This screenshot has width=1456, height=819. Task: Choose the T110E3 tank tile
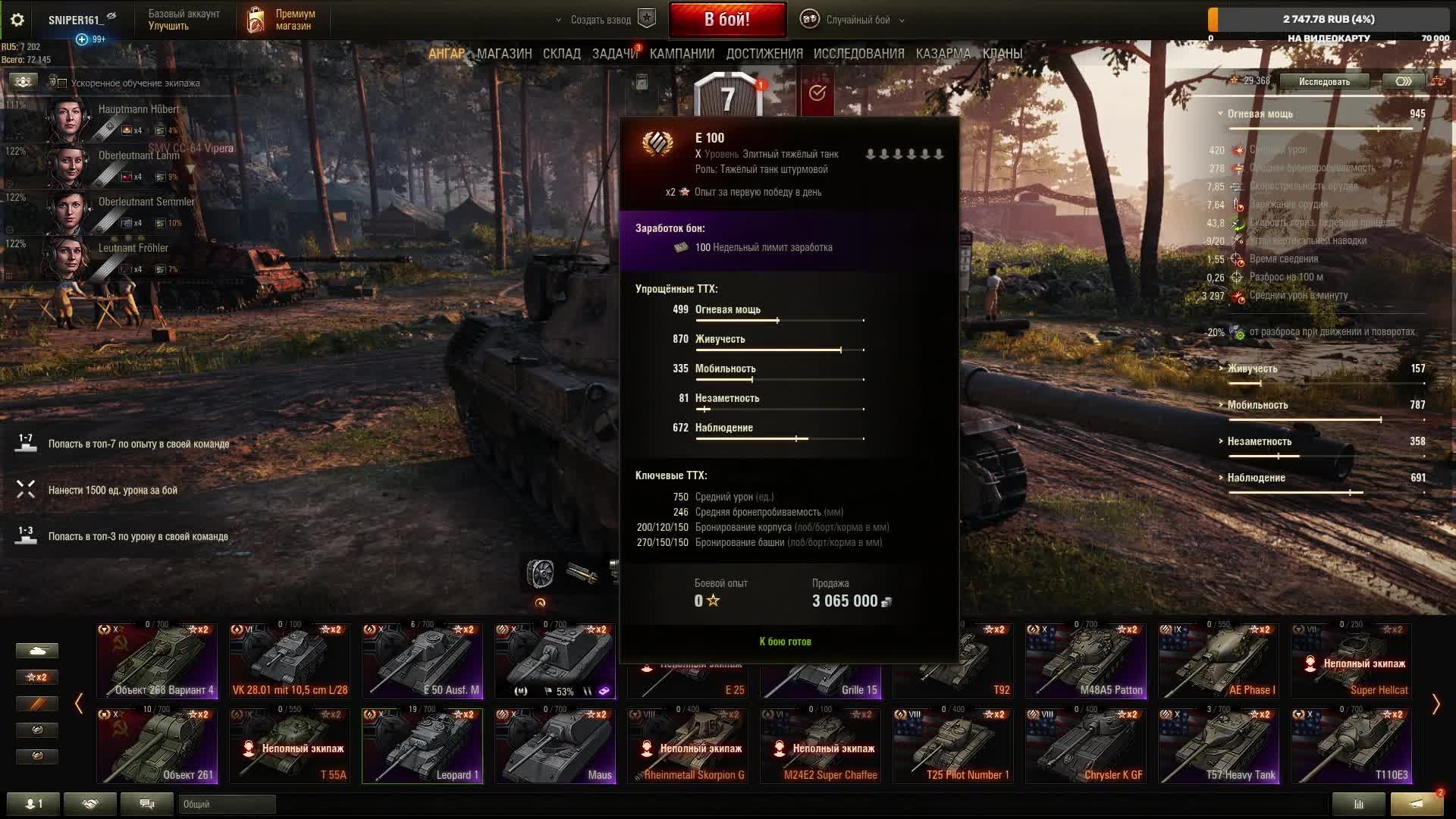coord(1351,745)
